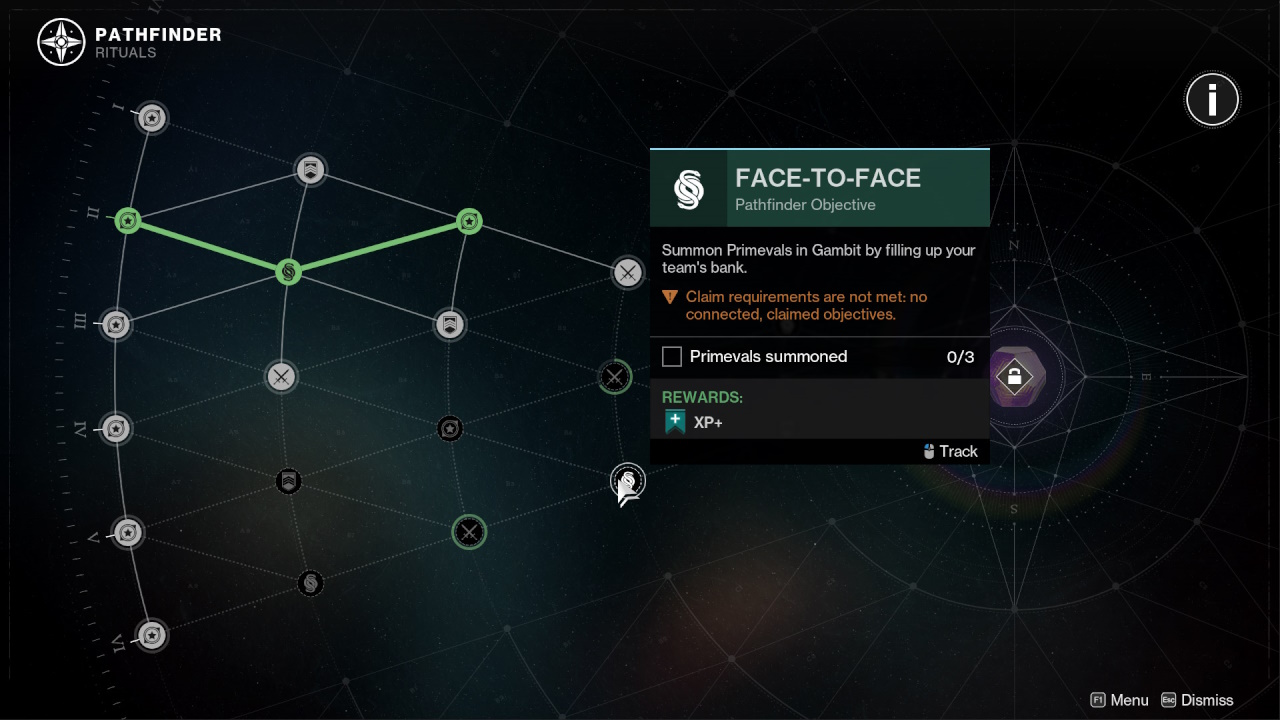Select the star node beside numeral V
1280x720 pixels.
tap(127, 532)
